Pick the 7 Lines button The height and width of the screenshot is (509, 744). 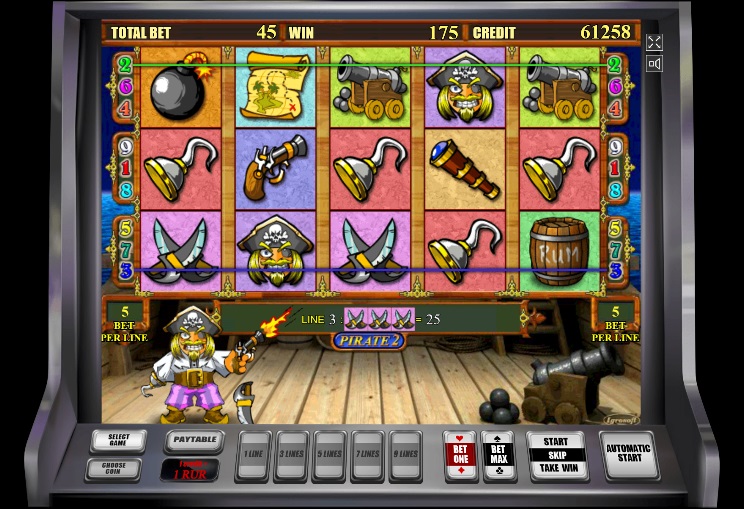(x=366, y=456)
